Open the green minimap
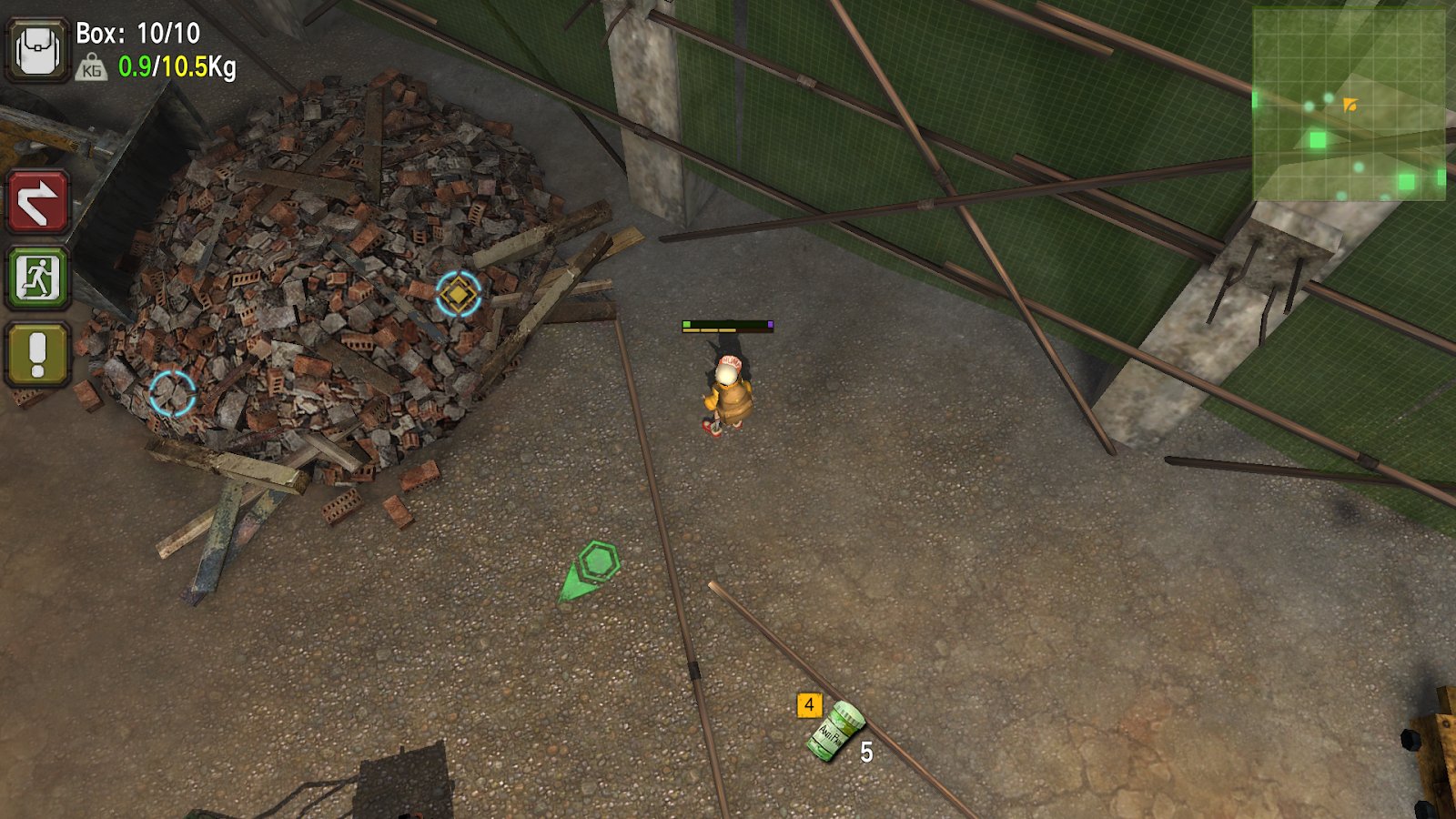The height and width of the screenshot is (819, 1456). tap(1349, 104)
